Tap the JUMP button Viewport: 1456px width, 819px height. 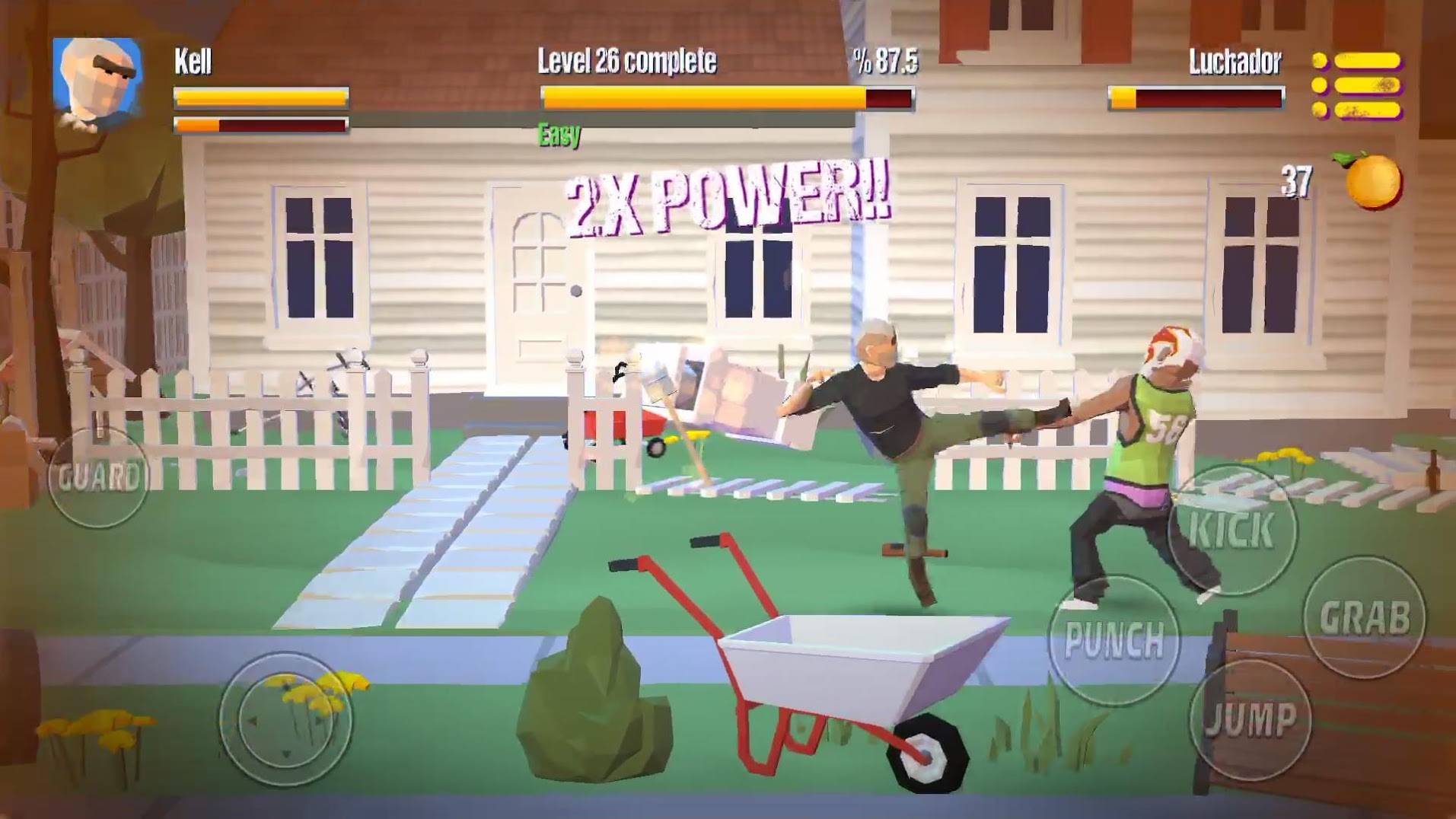pos(1251,719)
